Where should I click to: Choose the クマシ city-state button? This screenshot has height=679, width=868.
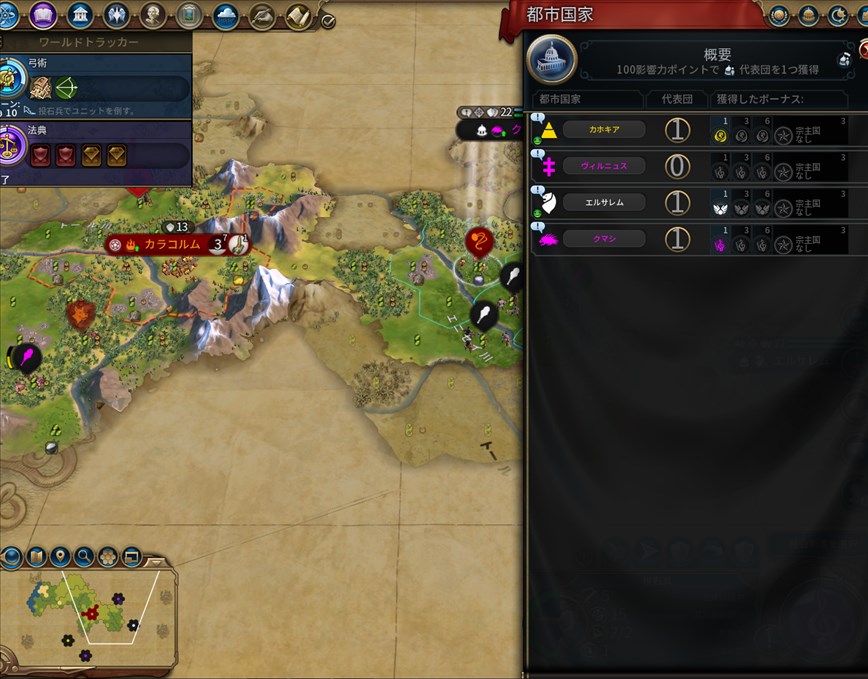(x=603, y=239)
